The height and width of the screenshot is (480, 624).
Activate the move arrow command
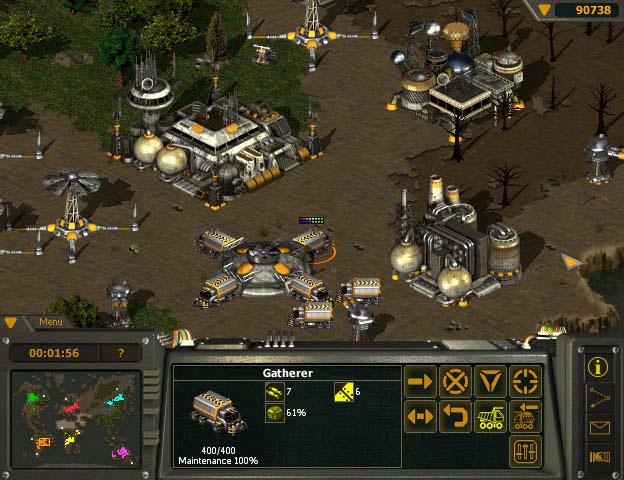tap(420, 382)
